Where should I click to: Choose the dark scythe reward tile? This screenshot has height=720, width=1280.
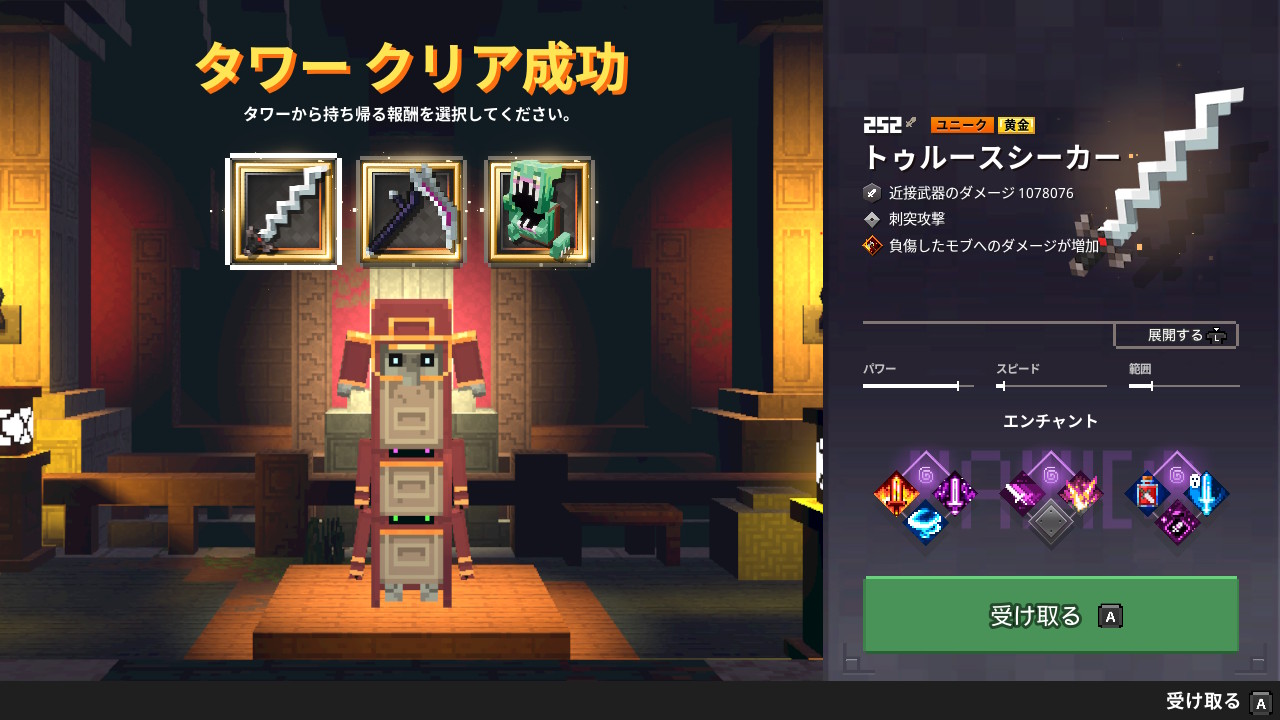[411, 212]
